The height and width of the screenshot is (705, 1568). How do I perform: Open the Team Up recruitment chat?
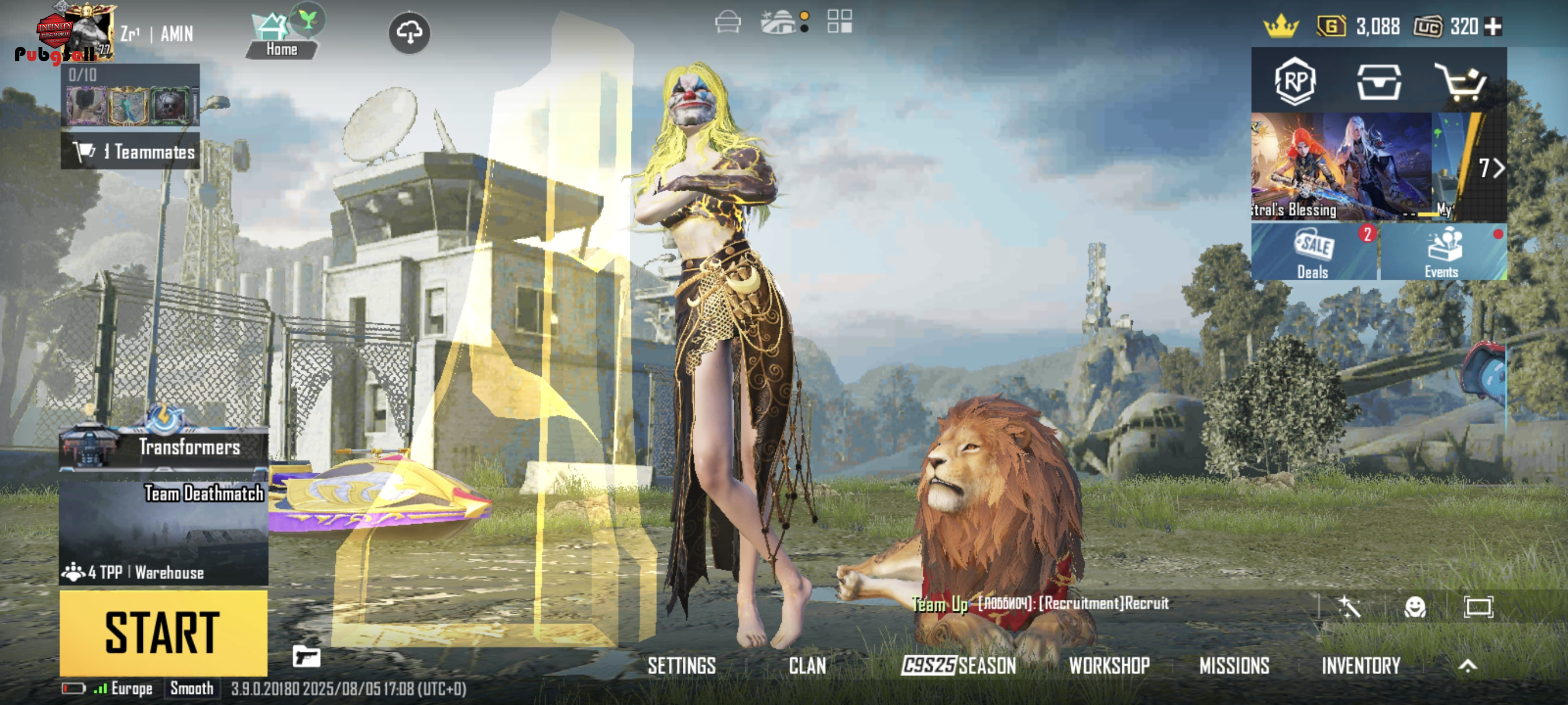(x=1040, y=603)
